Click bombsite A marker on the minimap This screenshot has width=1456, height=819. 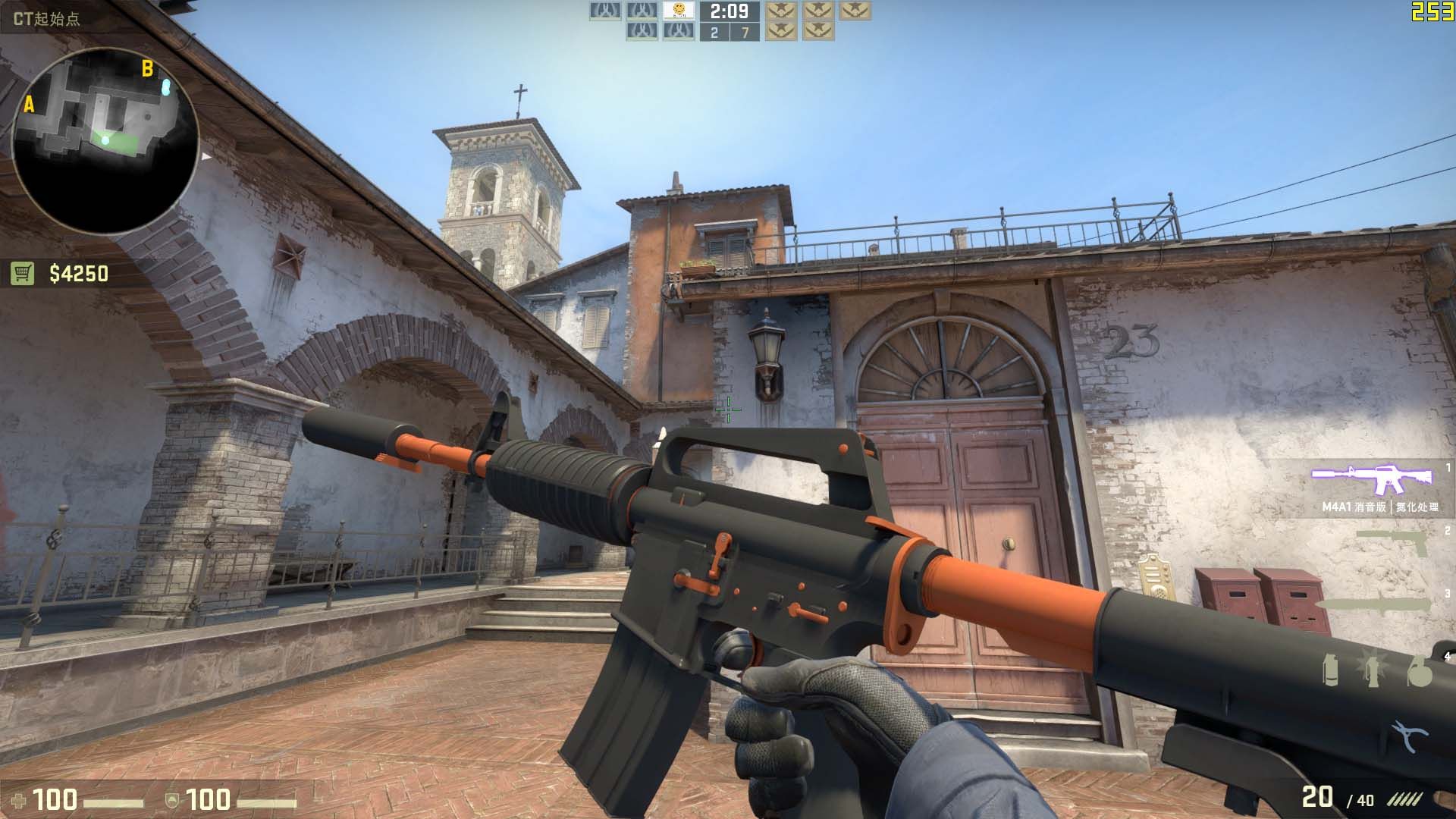(30, 105)
